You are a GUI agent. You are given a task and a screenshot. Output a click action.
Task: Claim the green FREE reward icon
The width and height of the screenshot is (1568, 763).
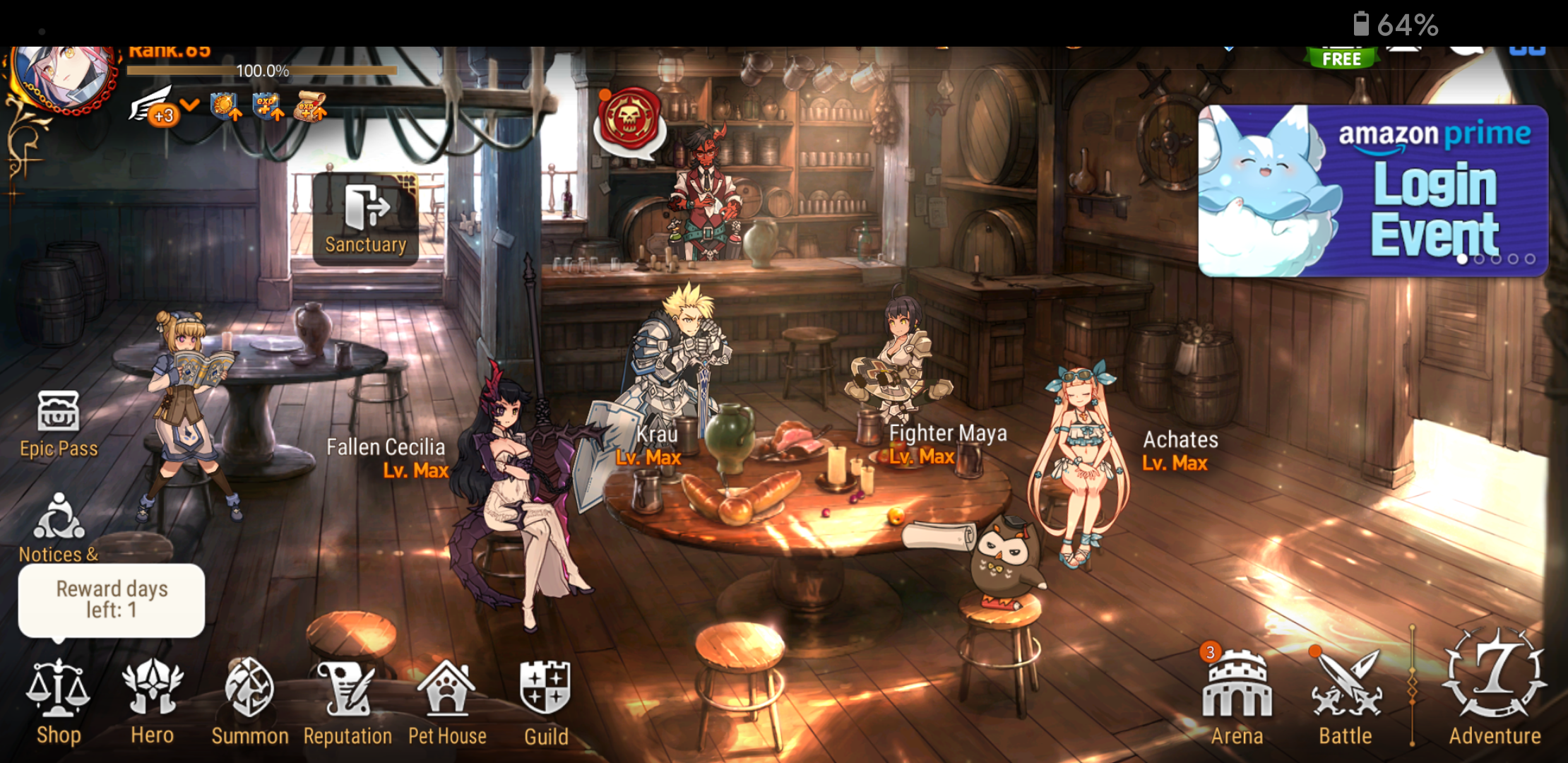click(x=1341, y=58)
